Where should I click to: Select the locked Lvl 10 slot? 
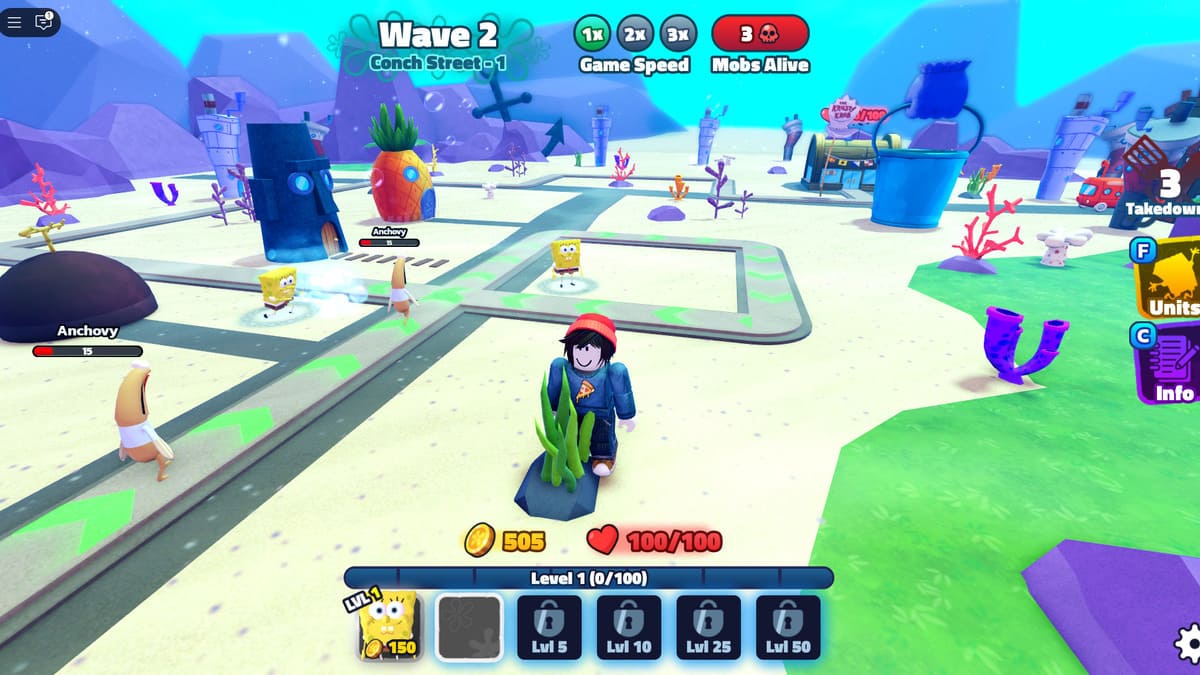pos(629,627)
